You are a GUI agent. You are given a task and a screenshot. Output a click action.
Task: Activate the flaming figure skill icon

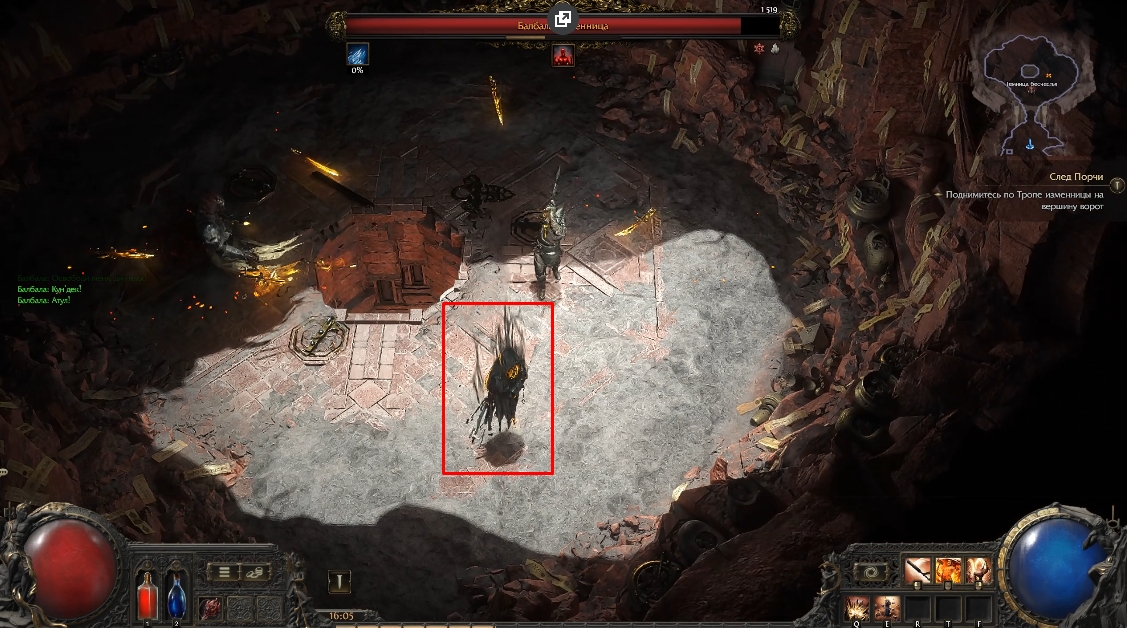coord(978,571)
